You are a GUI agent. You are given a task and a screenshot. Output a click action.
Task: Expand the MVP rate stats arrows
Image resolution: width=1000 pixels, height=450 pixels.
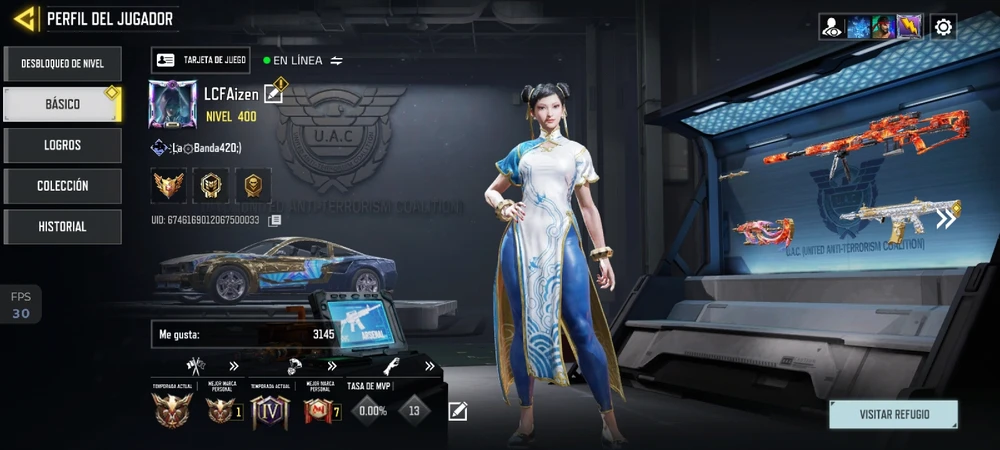coord(430,366)
